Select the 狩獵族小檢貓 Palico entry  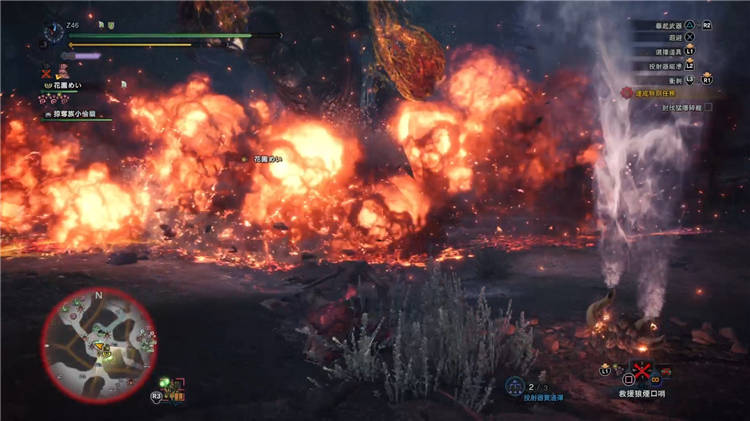76,115
